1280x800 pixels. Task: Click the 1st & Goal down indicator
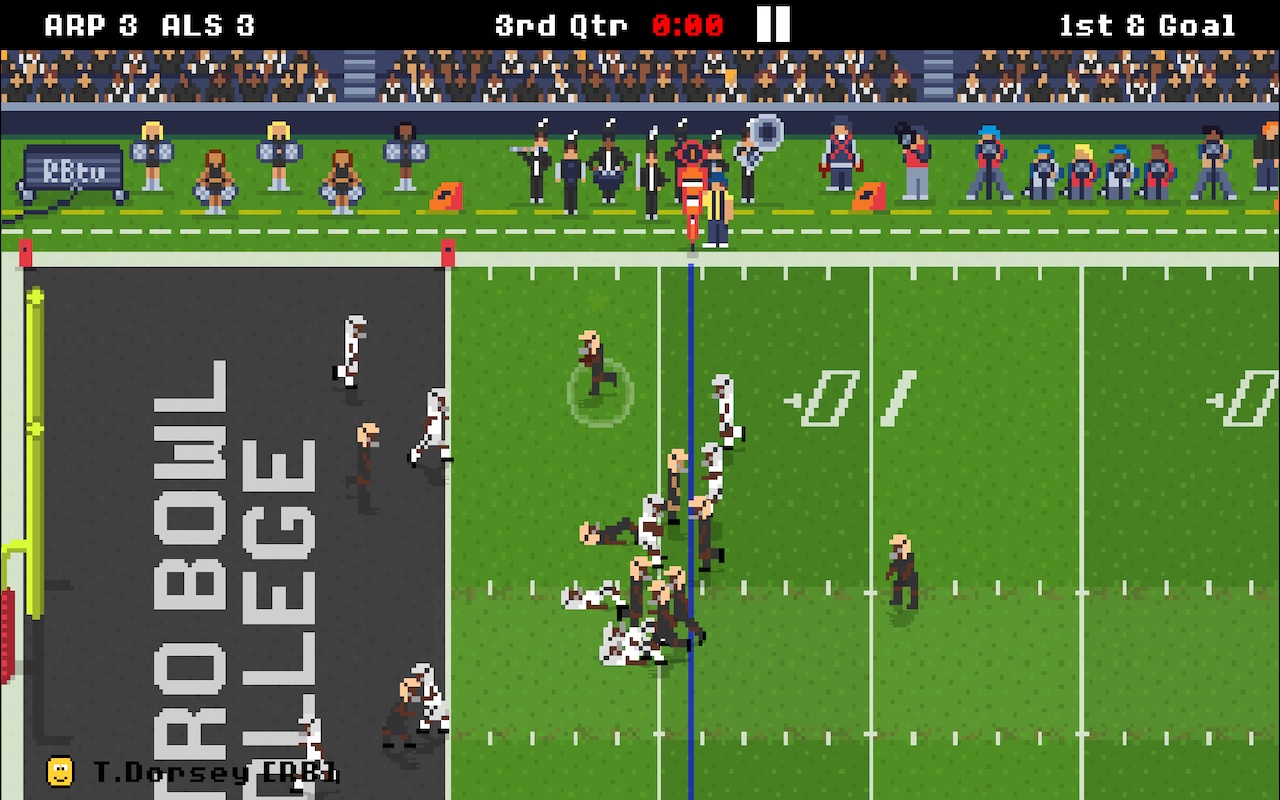tap(1145, 24)
